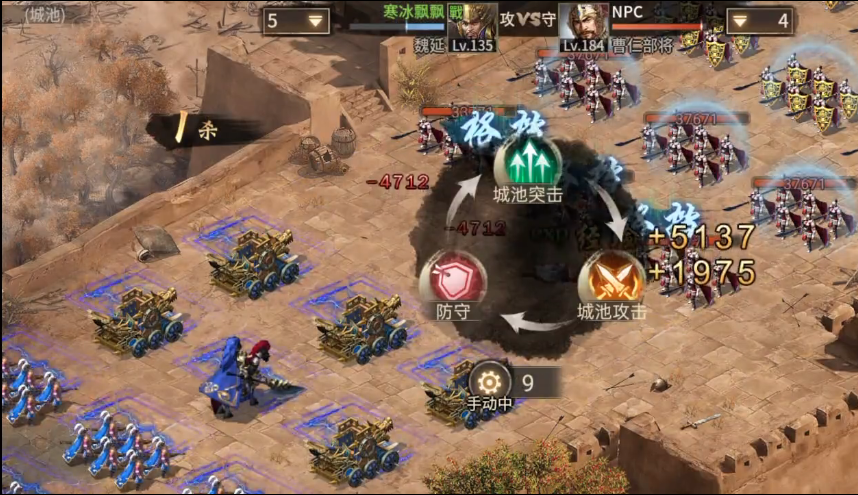Open the defender troop count dropdown showing 4

click(x=759, y=20)
